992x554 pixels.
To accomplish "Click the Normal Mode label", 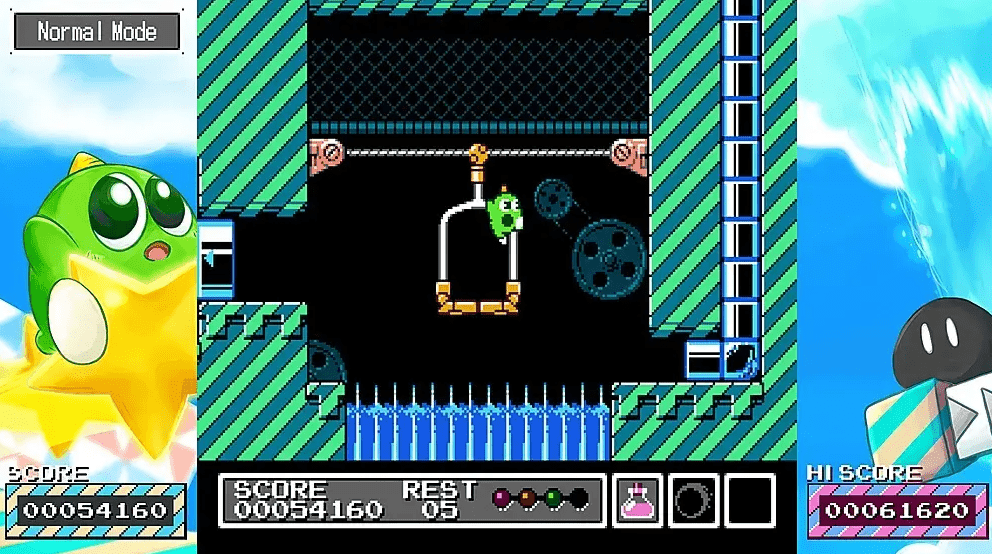I will 97,32.
